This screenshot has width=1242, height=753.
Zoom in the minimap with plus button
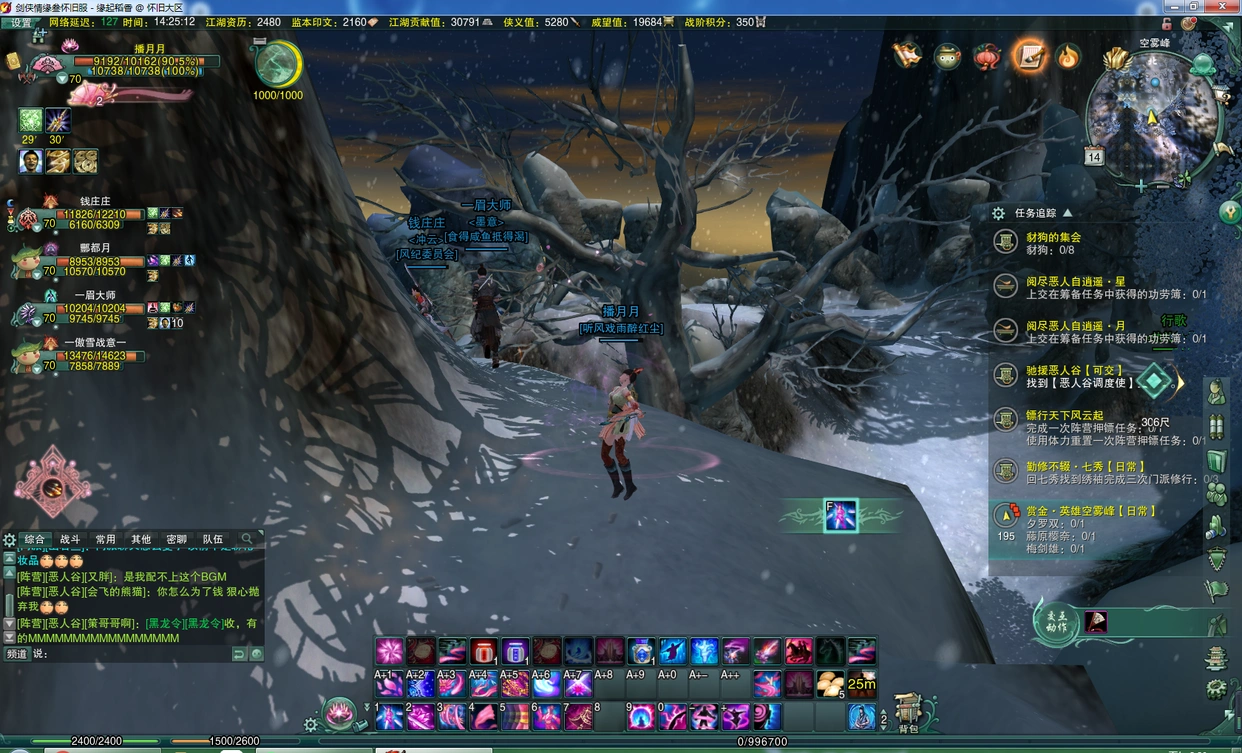(x=1141, y=186)
